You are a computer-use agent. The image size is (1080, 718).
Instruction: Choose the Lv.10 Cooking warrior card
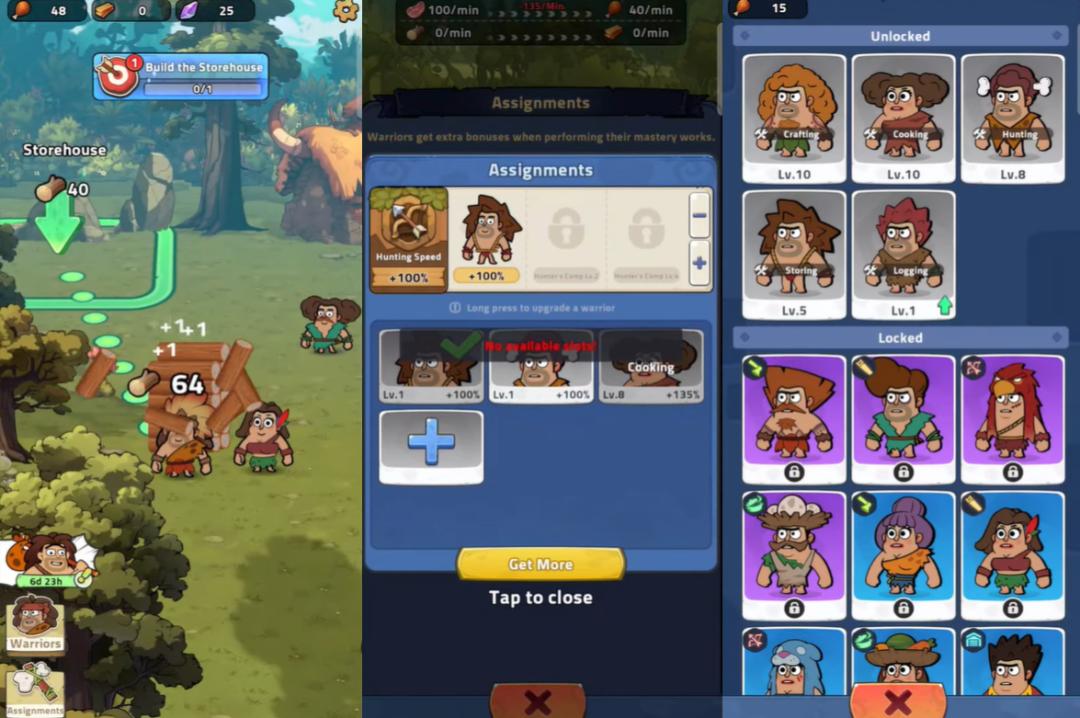pos(903,118)
